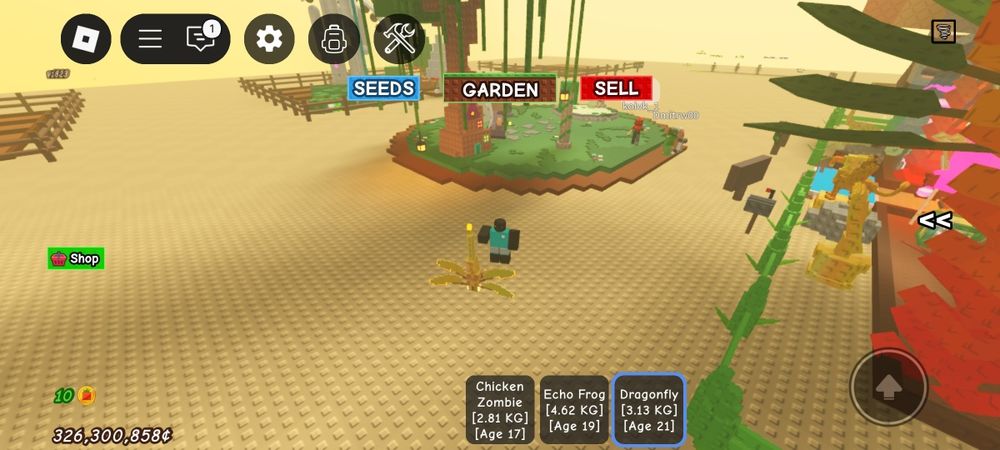Teleport with the red SELL button
This screenshot has width=1000, height=450.
tap(616, 88)
